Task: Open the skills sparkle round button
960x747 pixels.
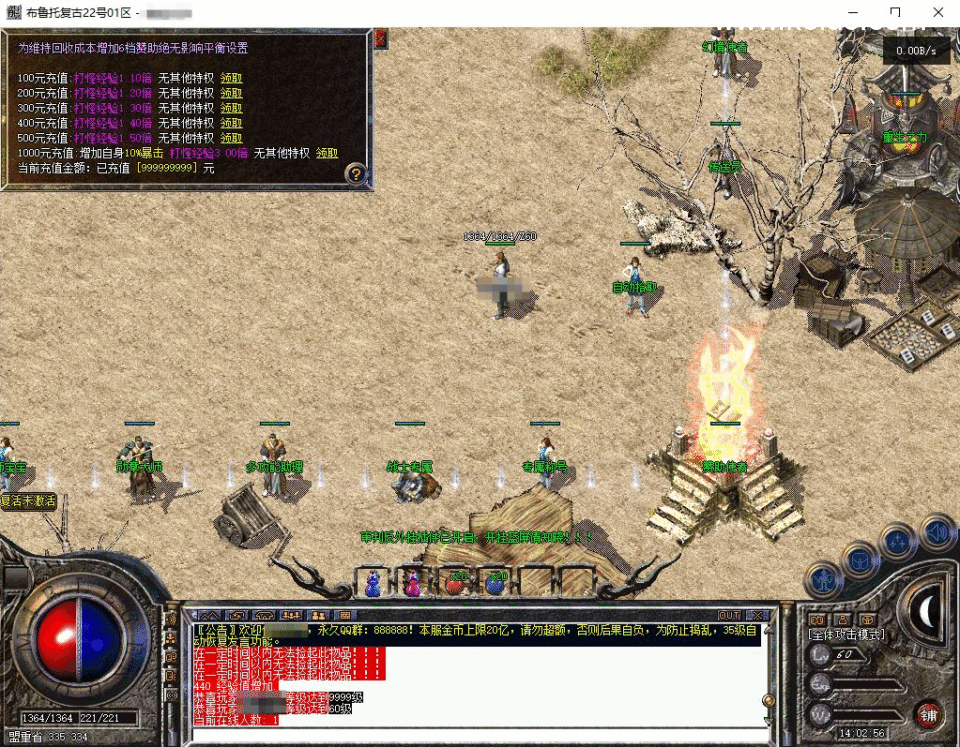Action: tap(897, 542)
